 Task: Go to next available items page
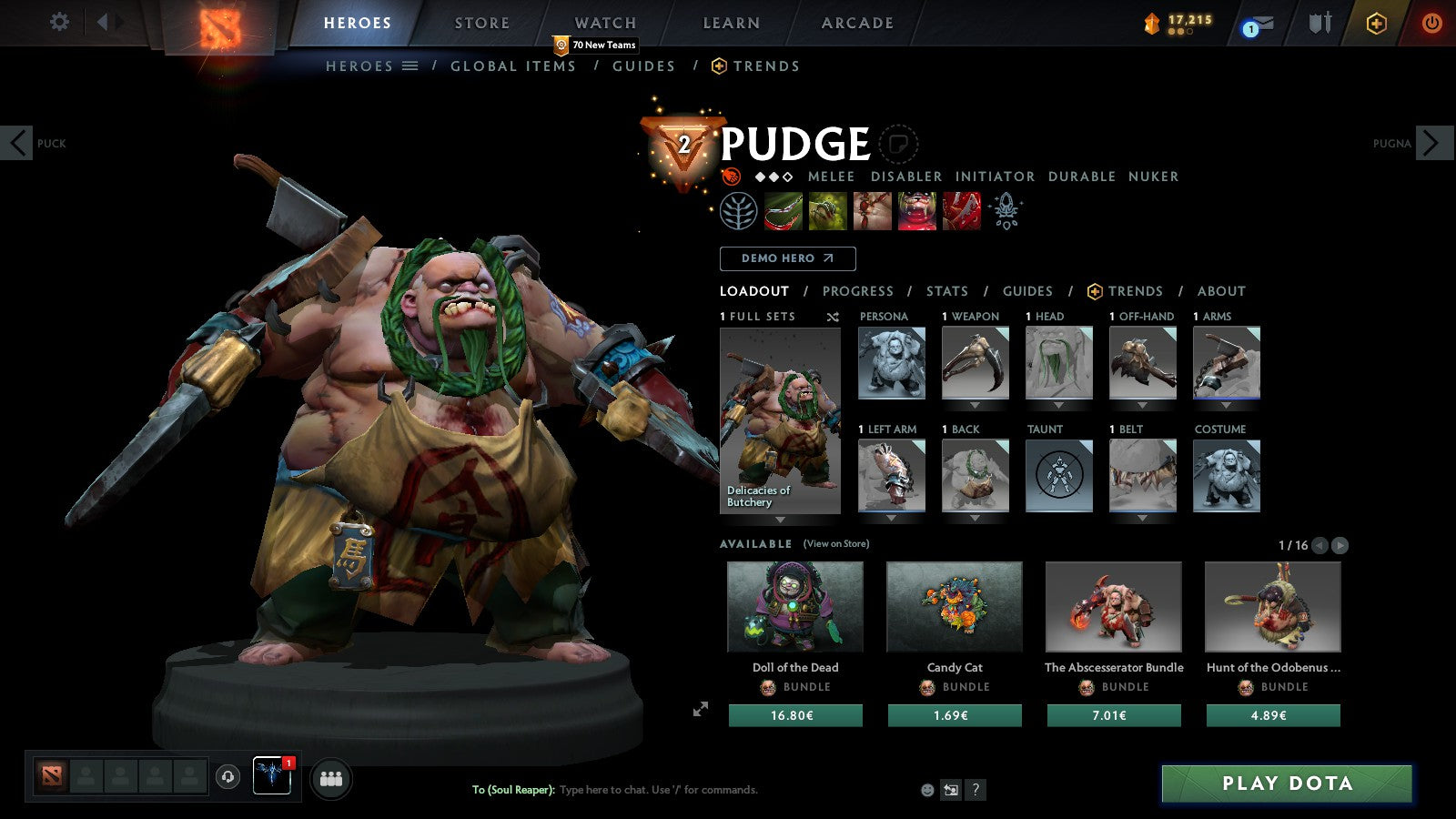point(1340,545)
